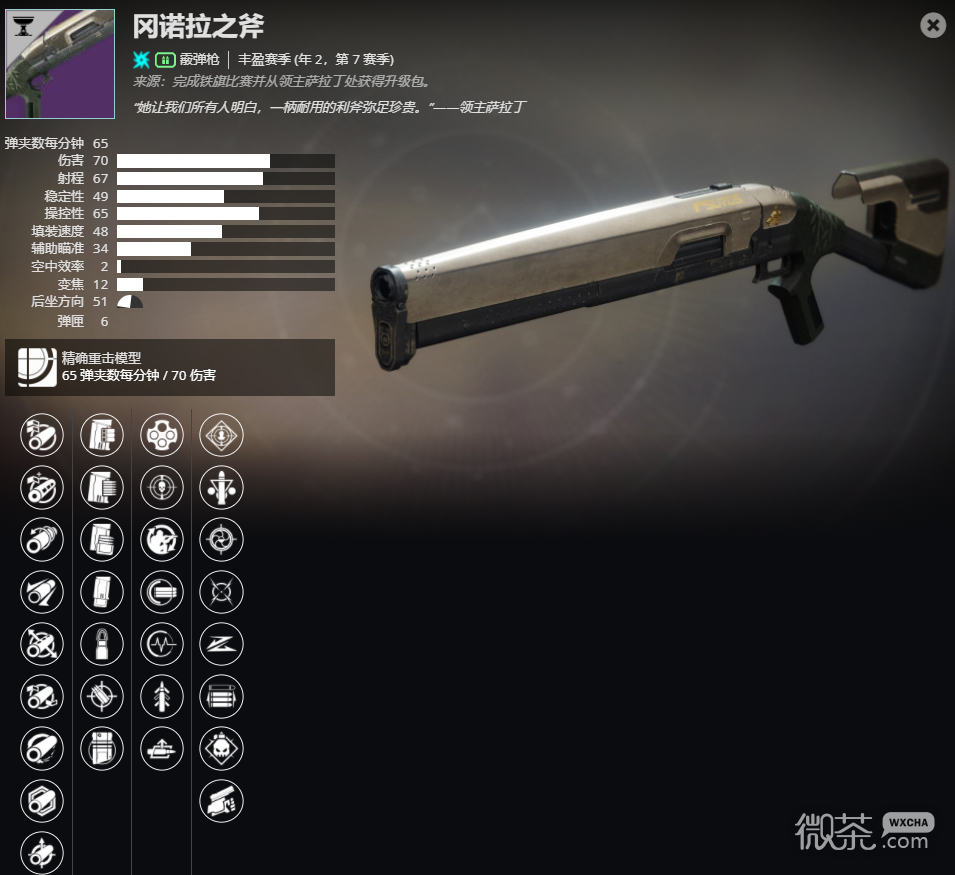Pick the stacked bullets perk icon
Viewport: 955px width, 875px height.
222,695
